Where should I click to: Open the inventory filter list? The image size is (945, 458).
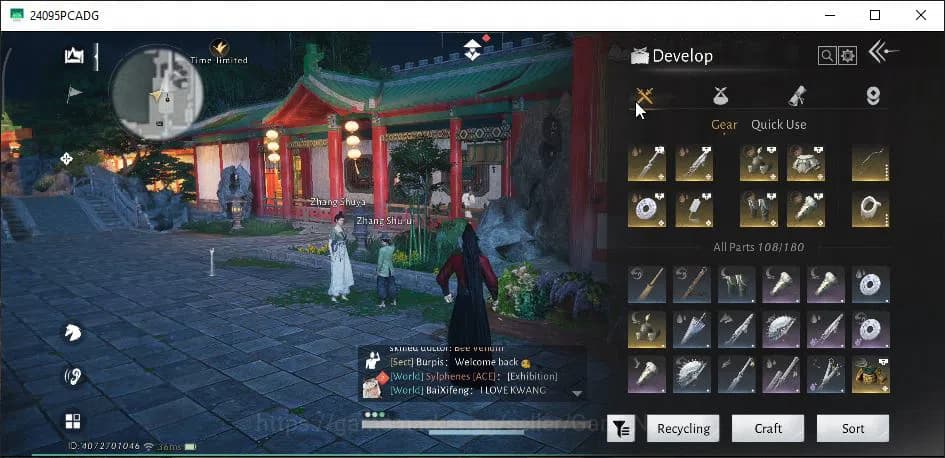[620, 429]
